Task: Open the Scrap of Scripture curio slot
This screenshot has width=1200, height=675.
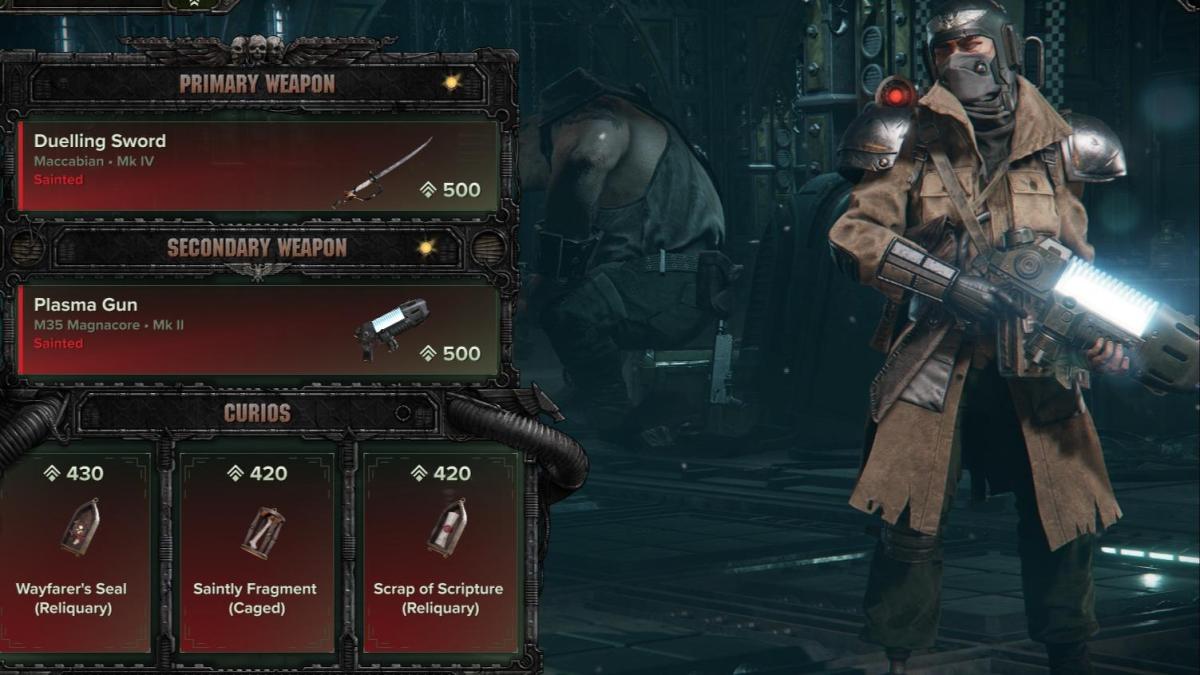Action: tap(439, 550)
